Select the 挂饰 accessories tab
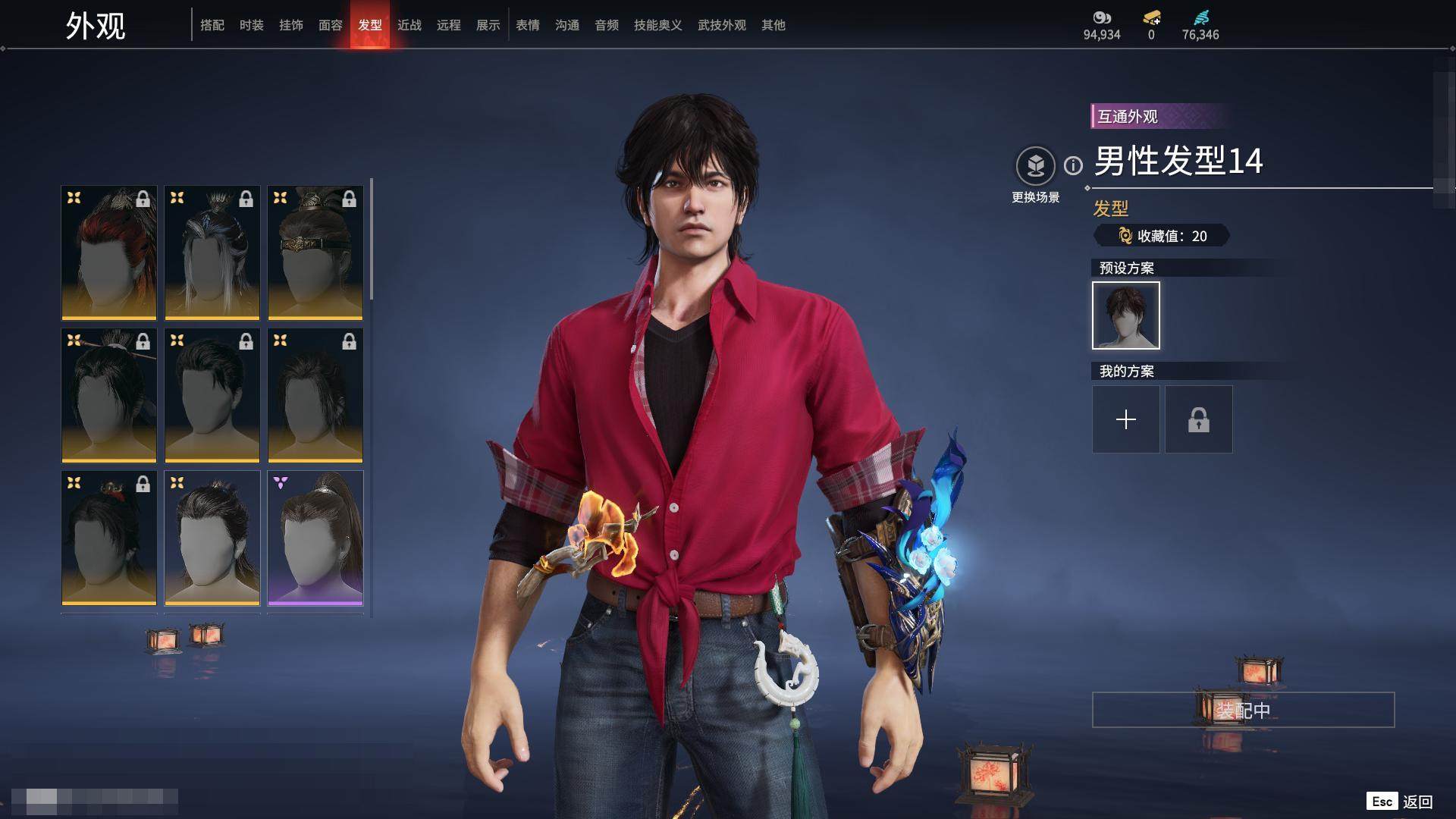This screenshot has height=819, width=1456. coord(291,25)
